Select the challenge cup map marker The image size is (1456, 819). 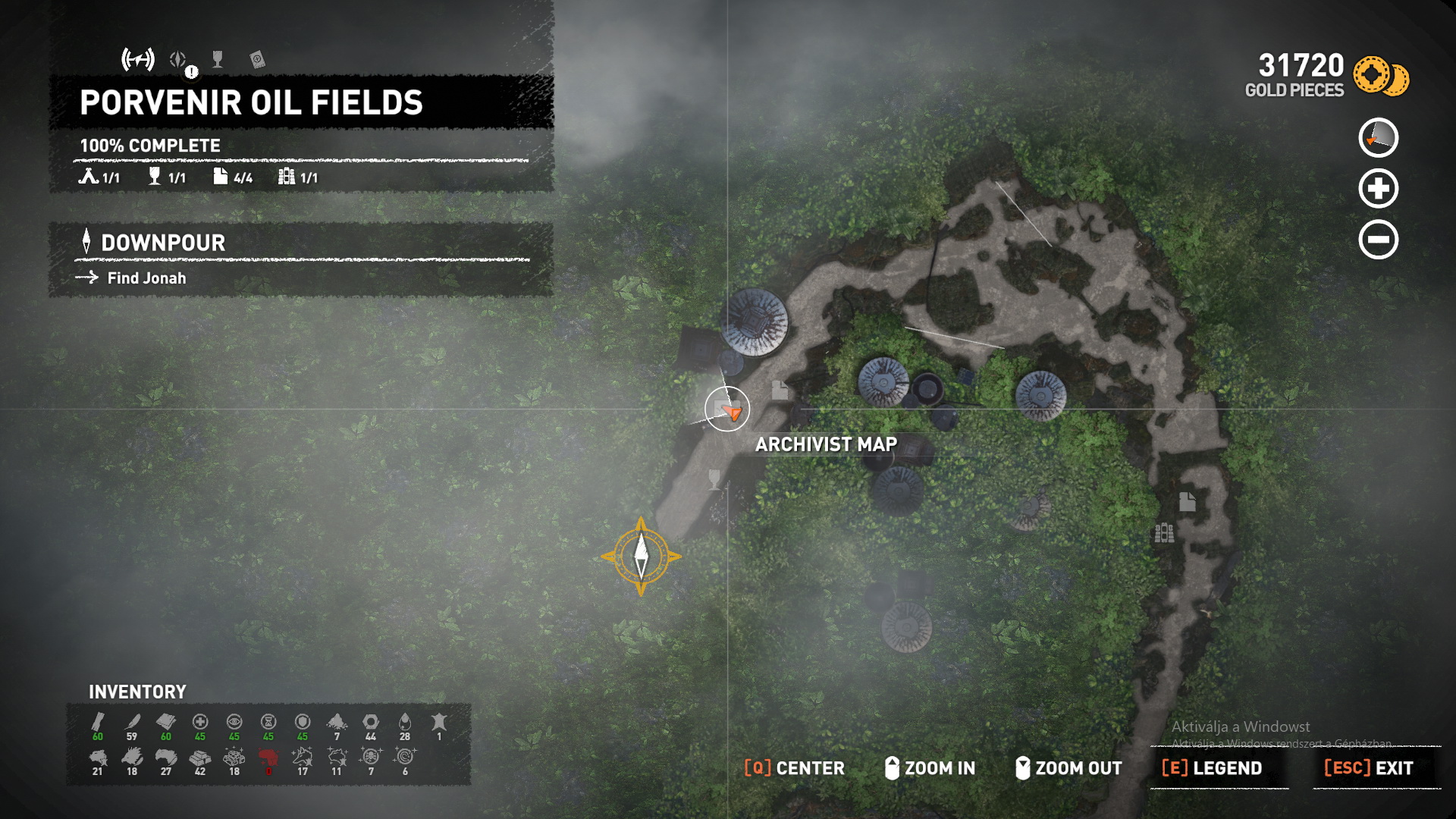click(x=714, y=479)
